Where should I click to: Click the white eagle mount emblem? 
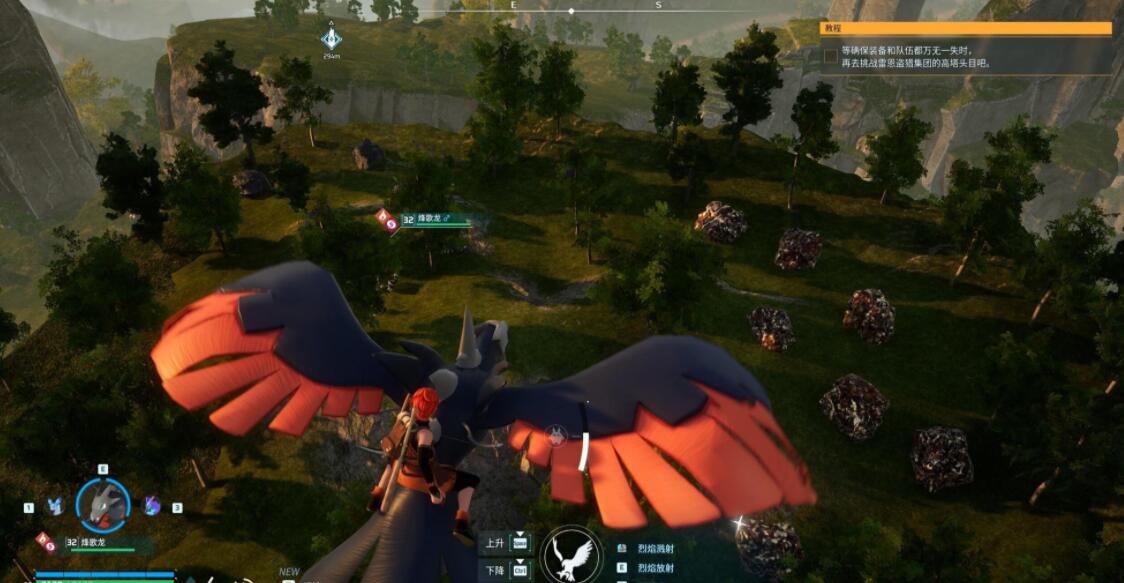[571, 555]
